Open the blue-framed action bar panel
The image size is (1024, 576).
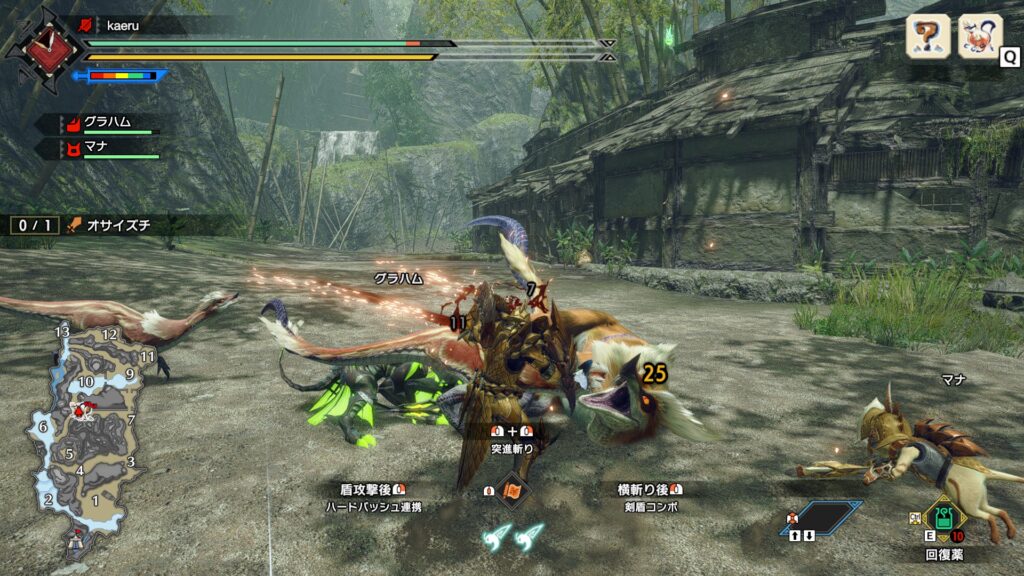click(822, 517)
